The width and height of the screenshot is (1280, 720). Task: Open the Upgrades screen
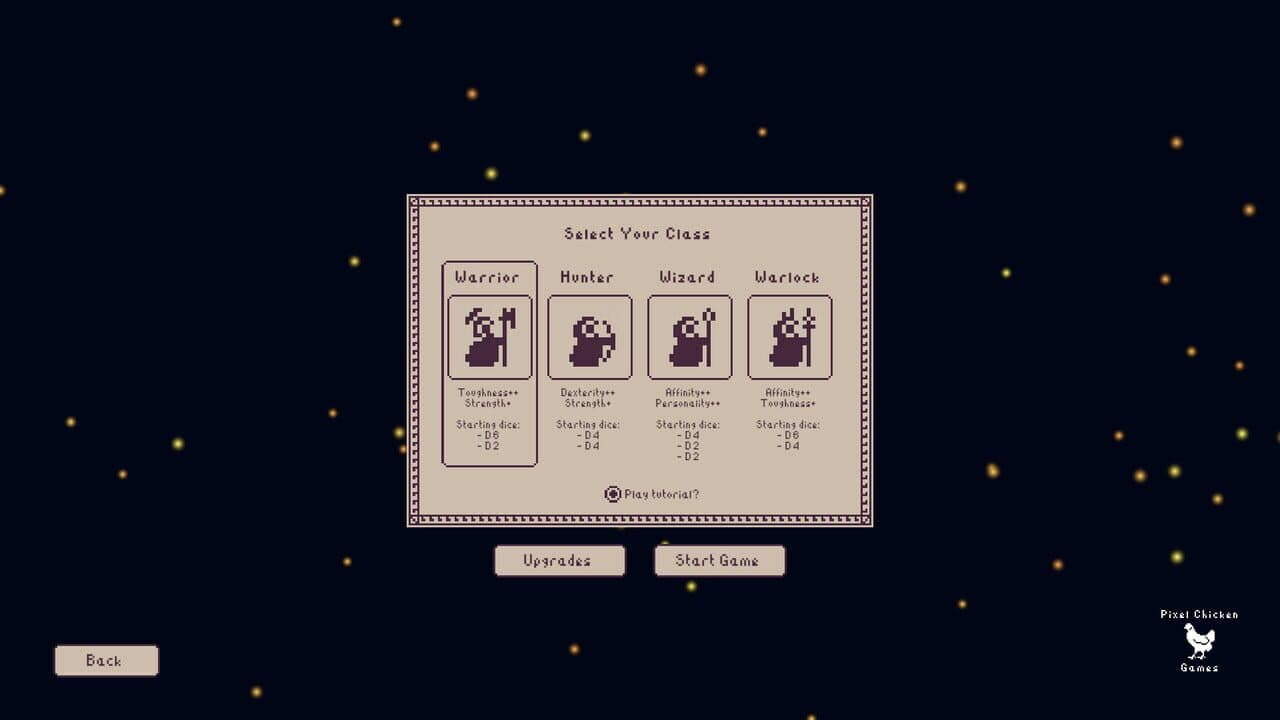(559, 560)
